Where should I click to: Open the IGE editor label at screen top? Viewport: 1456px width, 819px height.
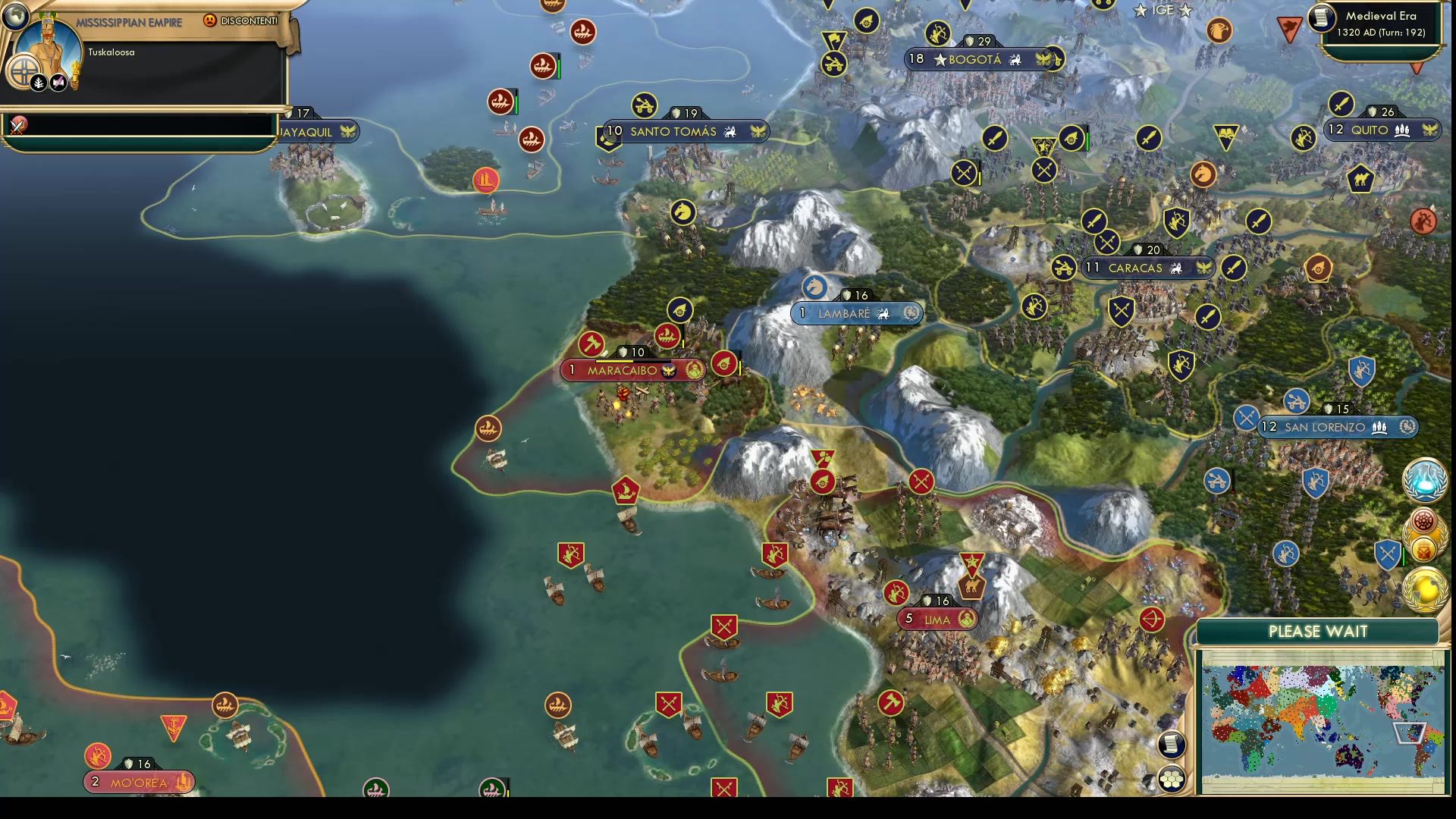(x=1163, y=11)
